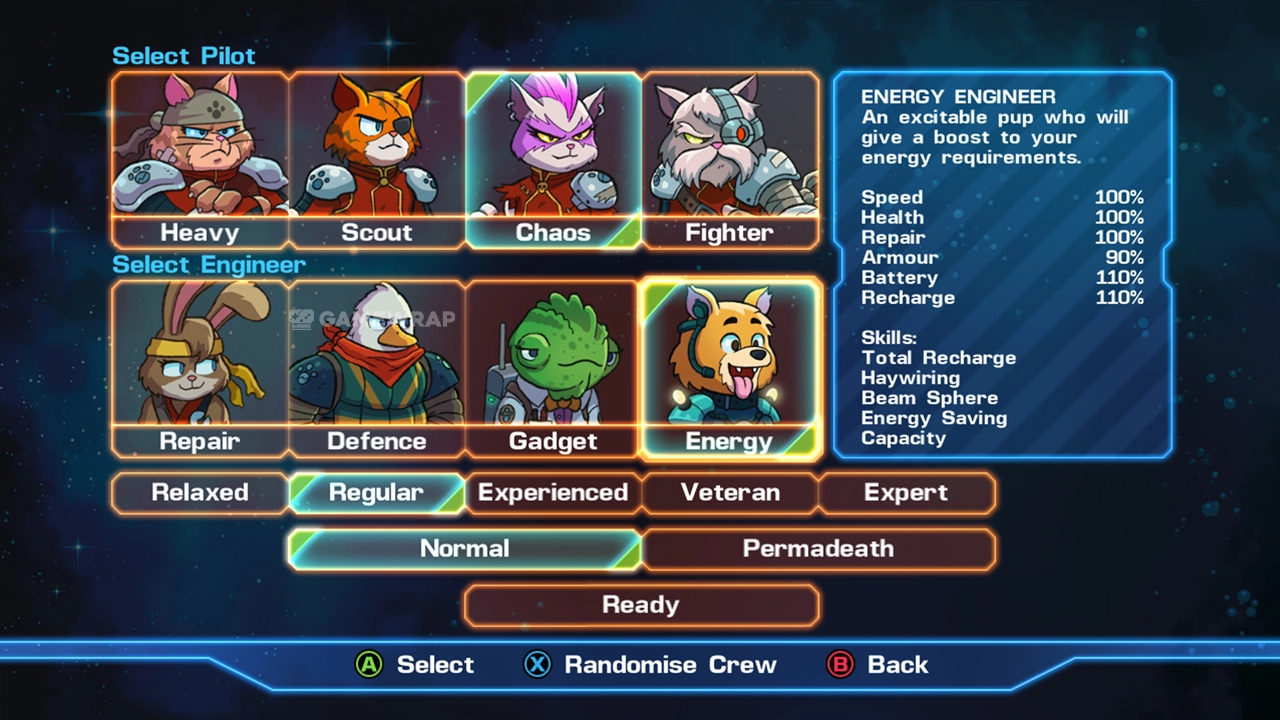Image resolution: width=1280 pixels, height=720 pixels.
Task: Select Veteran difficulty
Action: pyautogui.click(x=730, y=493)
